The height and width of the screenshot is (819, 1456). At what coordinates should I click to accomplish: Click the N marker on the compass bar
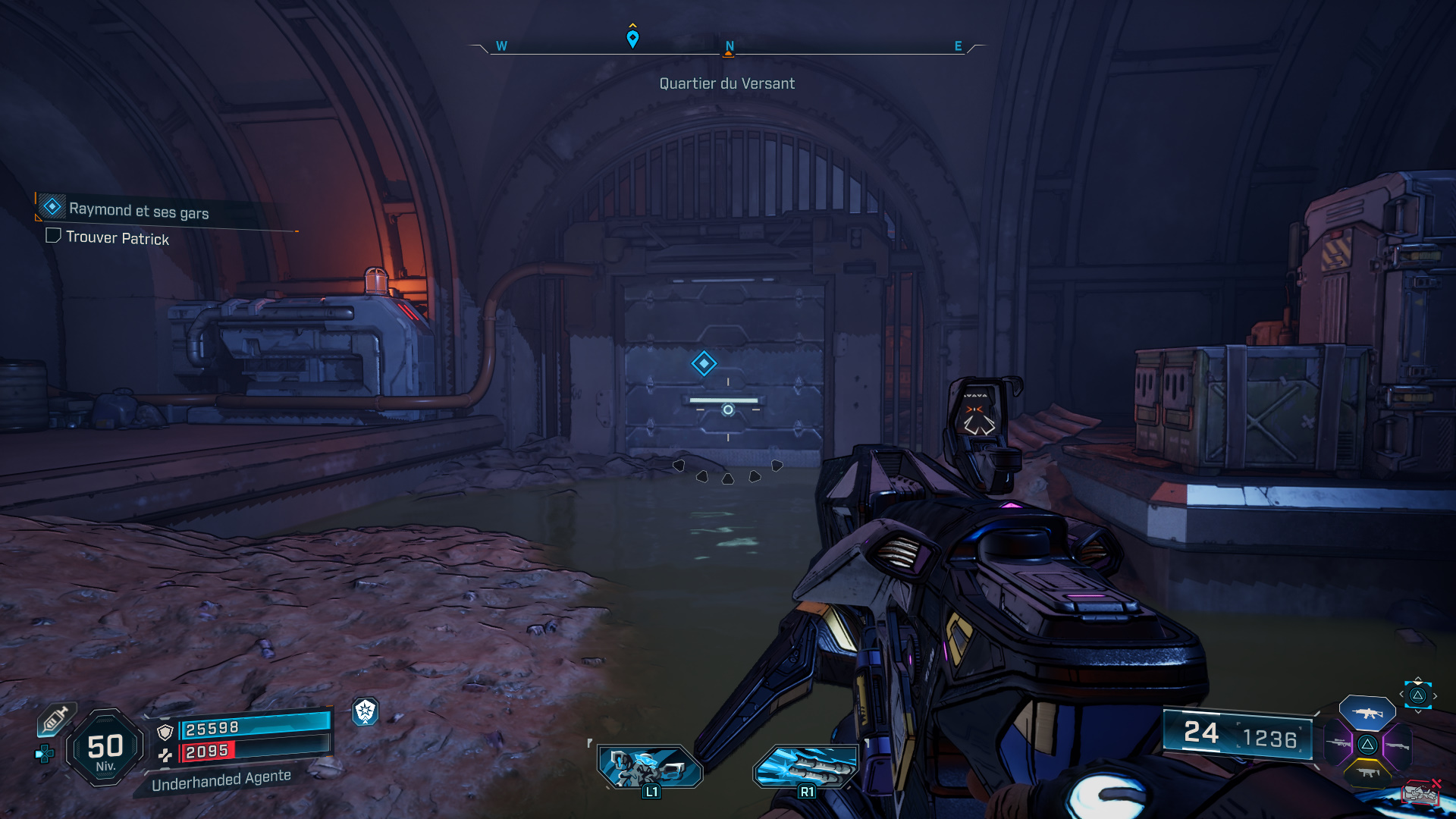click(729, 45)
